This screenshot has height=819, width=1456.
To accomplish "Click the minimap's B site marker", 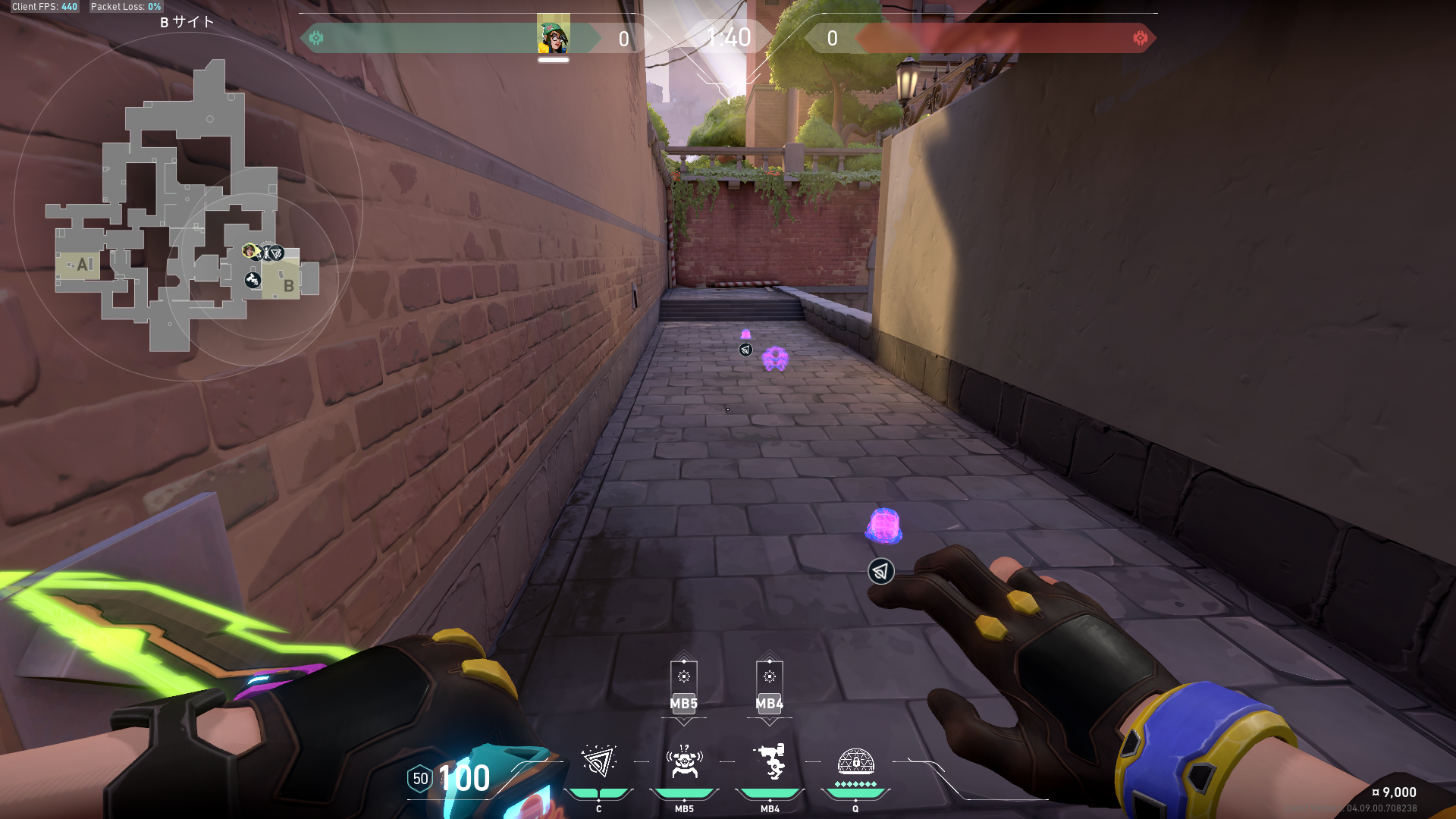I will click(x=288, y=286).
